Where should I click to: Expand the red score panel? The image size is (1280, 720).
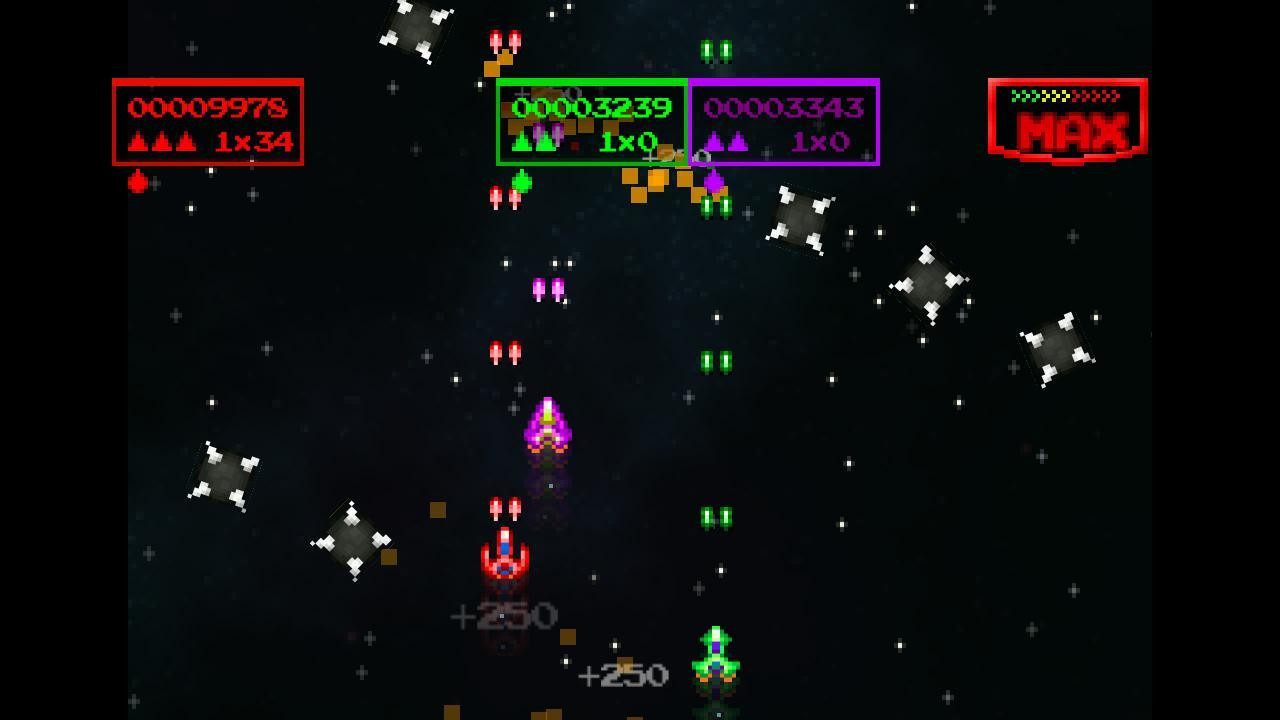(x=208, y=122)
